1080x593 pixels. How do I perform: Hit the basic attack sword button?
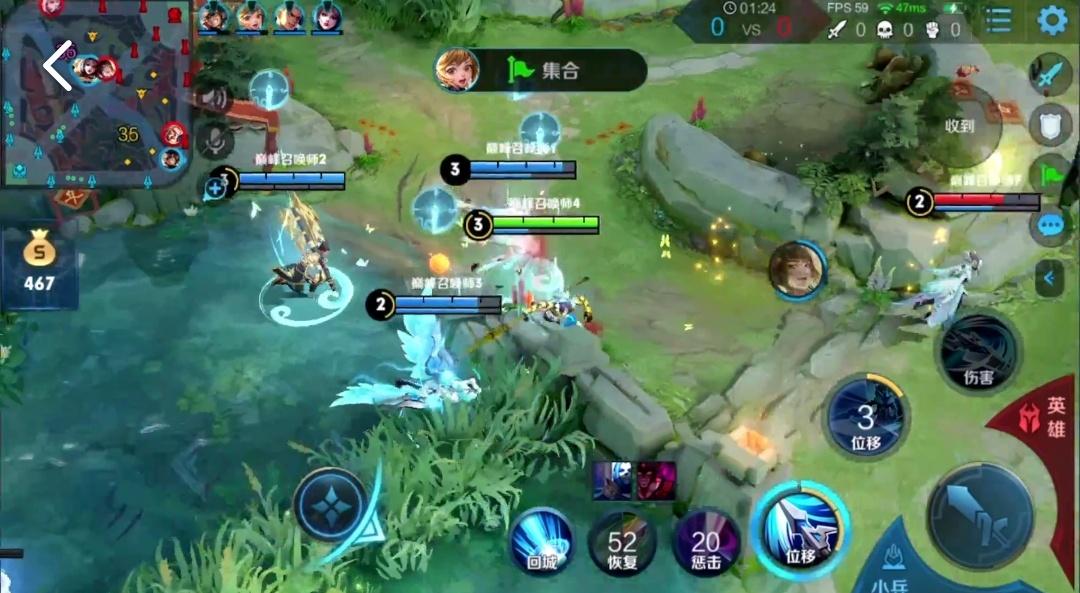coord(979,515)
